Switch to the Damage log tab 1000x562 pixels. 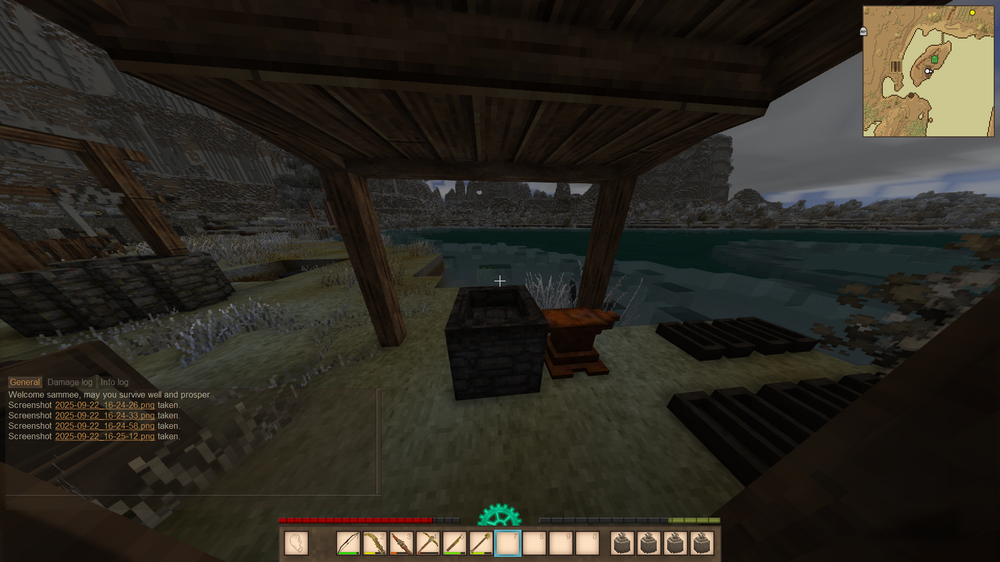(x=70, y=382)
